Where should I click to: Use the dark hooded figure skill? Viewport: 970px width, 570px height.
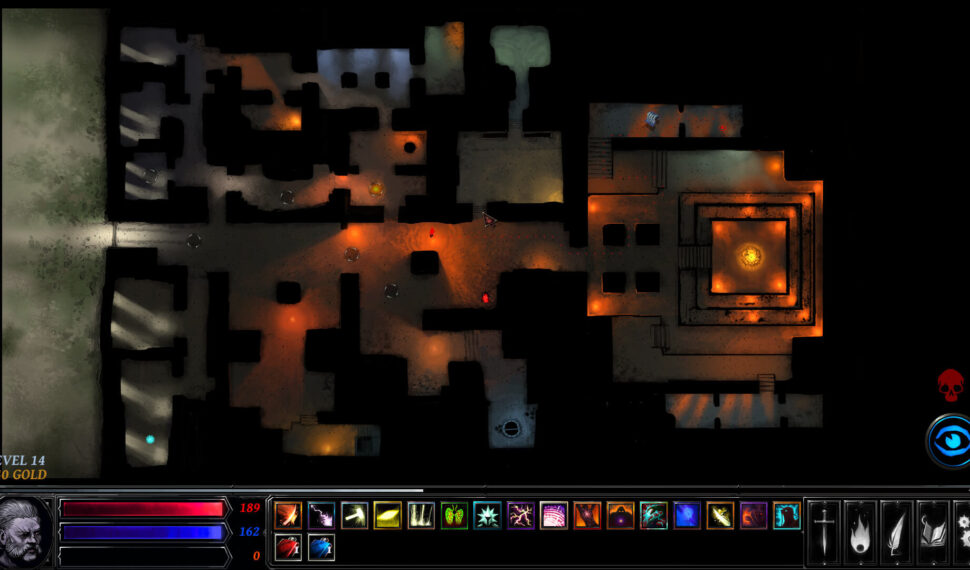[620, 515]
